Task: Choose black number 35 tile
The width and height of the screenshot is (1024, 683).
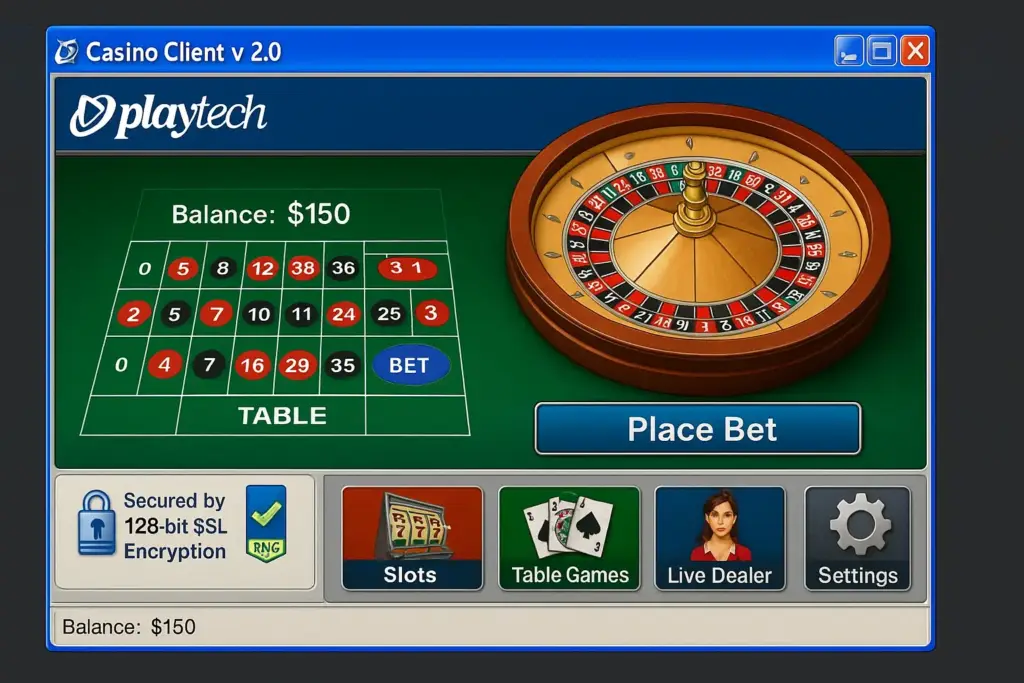Action: 343,365
